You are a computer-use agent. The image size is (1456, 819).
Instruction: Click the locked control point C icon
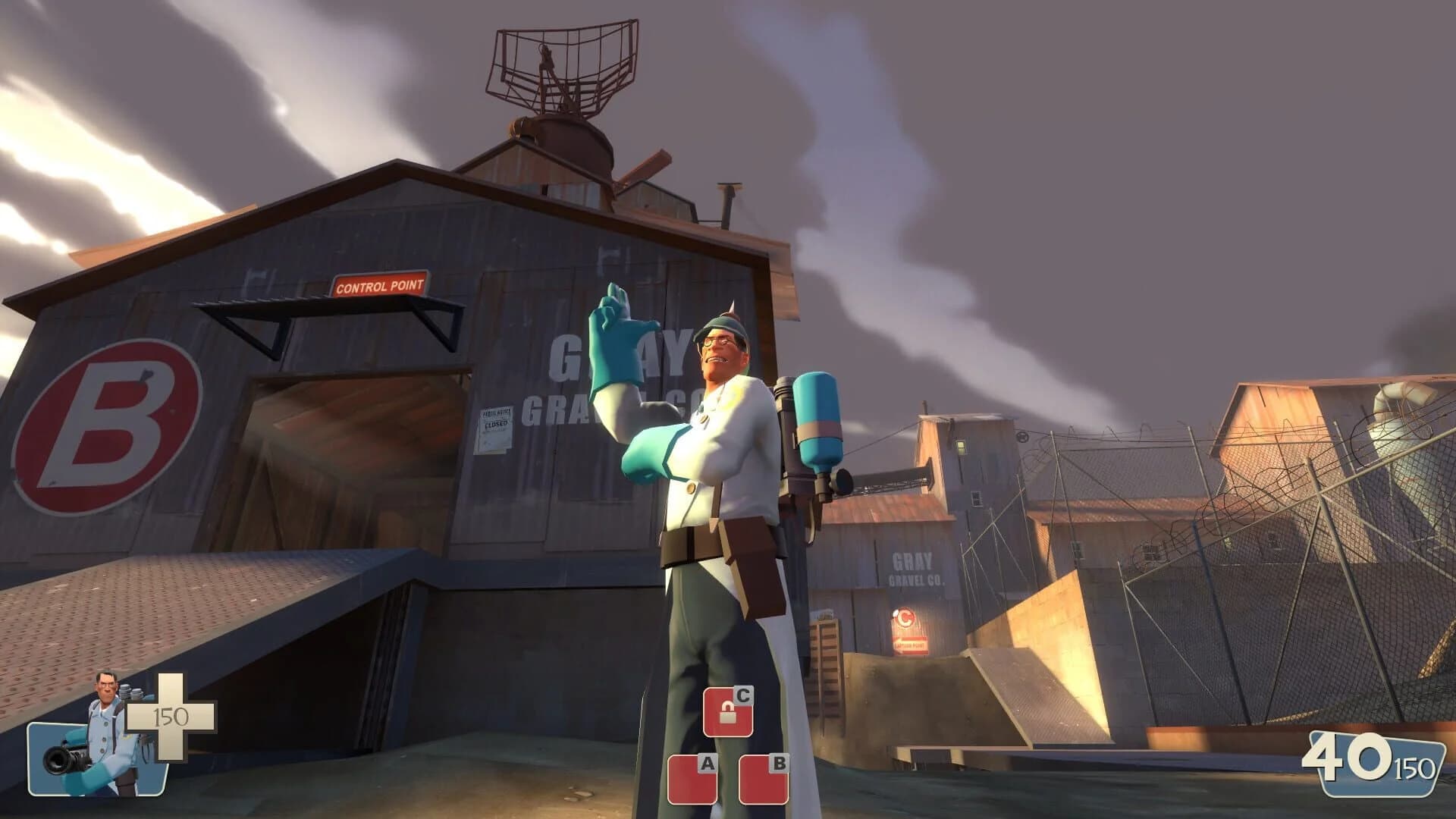[x=730, y=711]
